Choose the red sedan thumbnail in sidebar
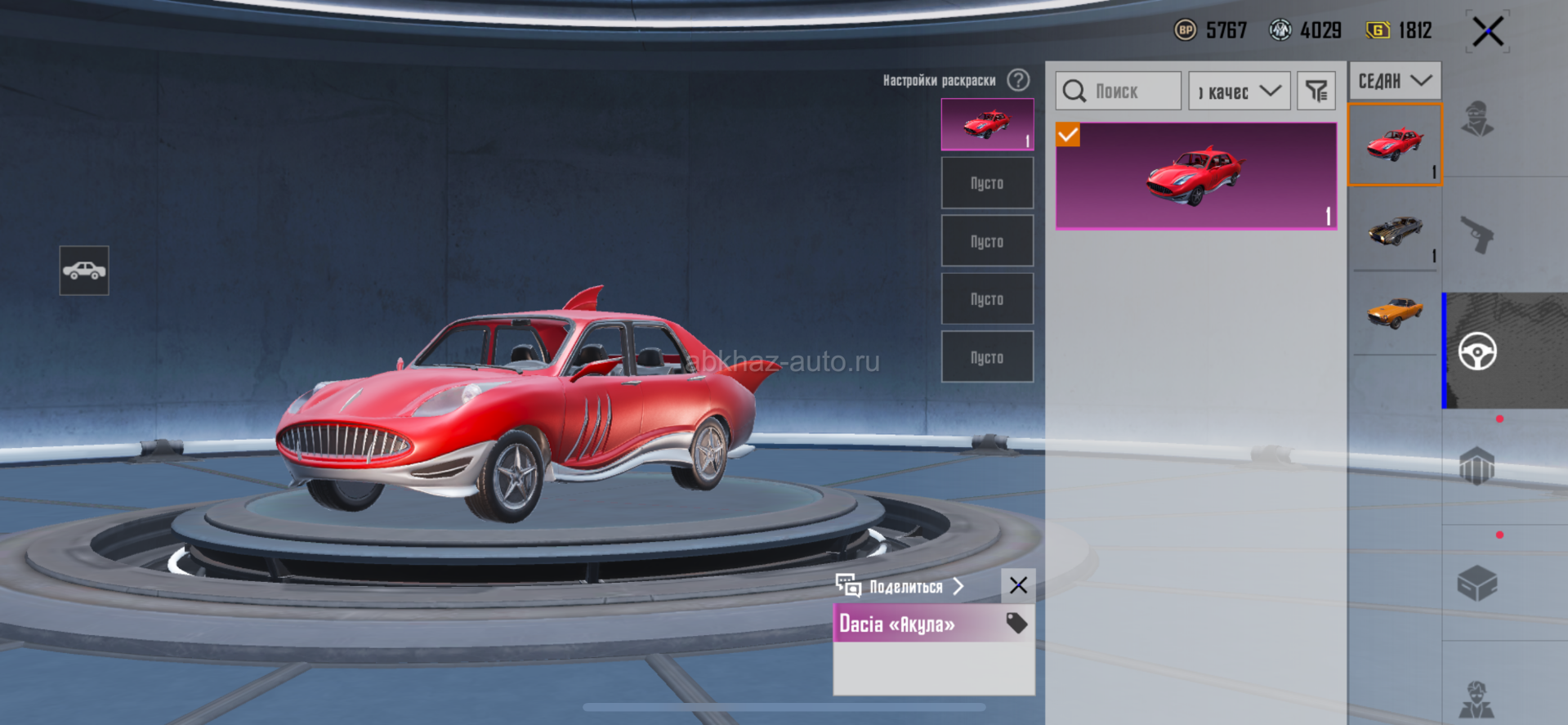Image resolution: width=1568 pixels, height=725 pixels. click(x=1395, y=145)
